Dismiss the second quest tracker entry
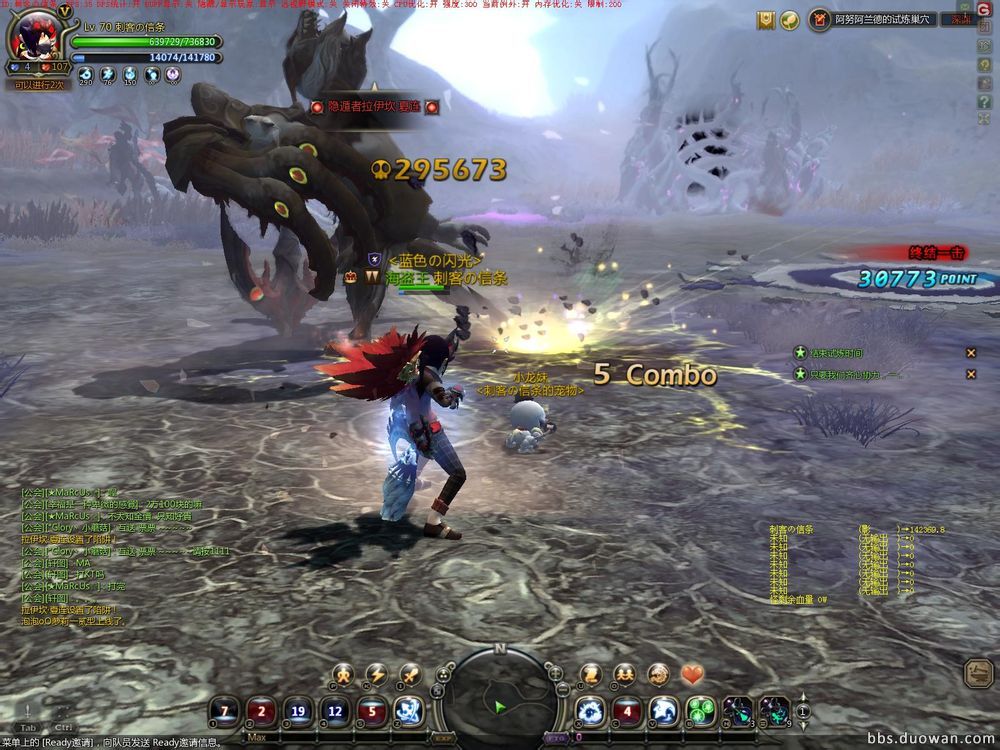Screen dimensions: 1000x750 click(970, 374)
